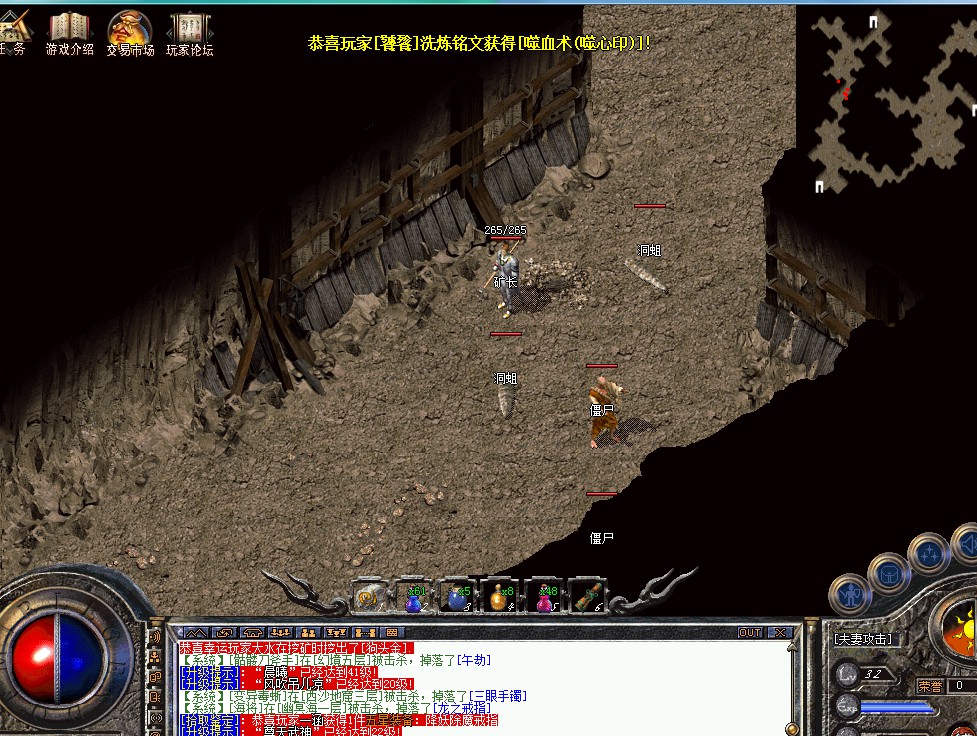Toggle the 夫妻攻击 attack mode label
977x736 pixels.
[x=863, y=639]
